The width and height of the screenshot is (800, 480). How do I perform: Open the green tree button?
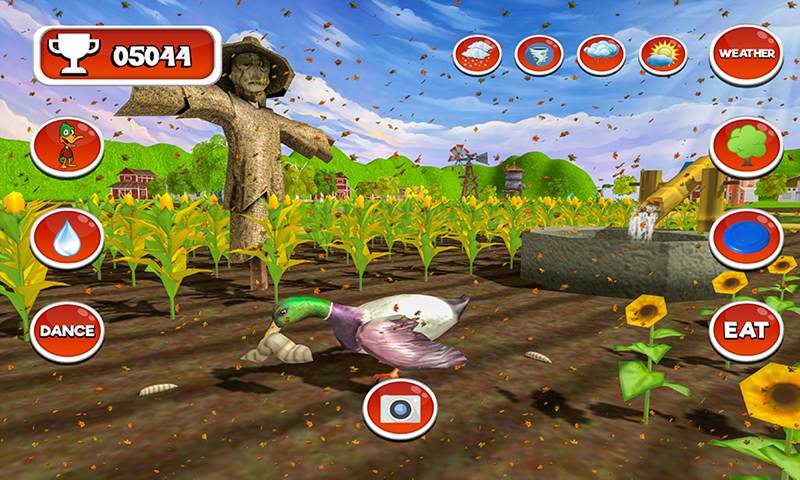(746, 146)
